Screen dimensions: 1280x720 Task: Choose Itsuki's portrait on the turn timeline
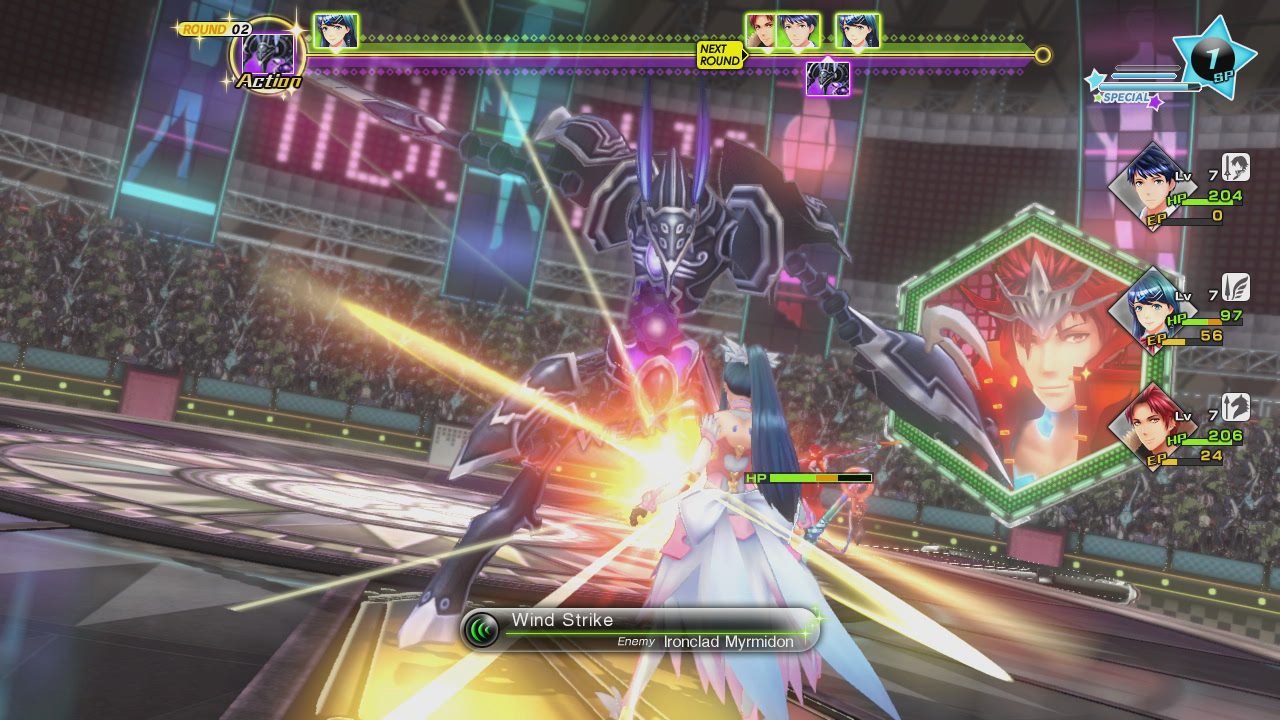(x=798, y=31)
